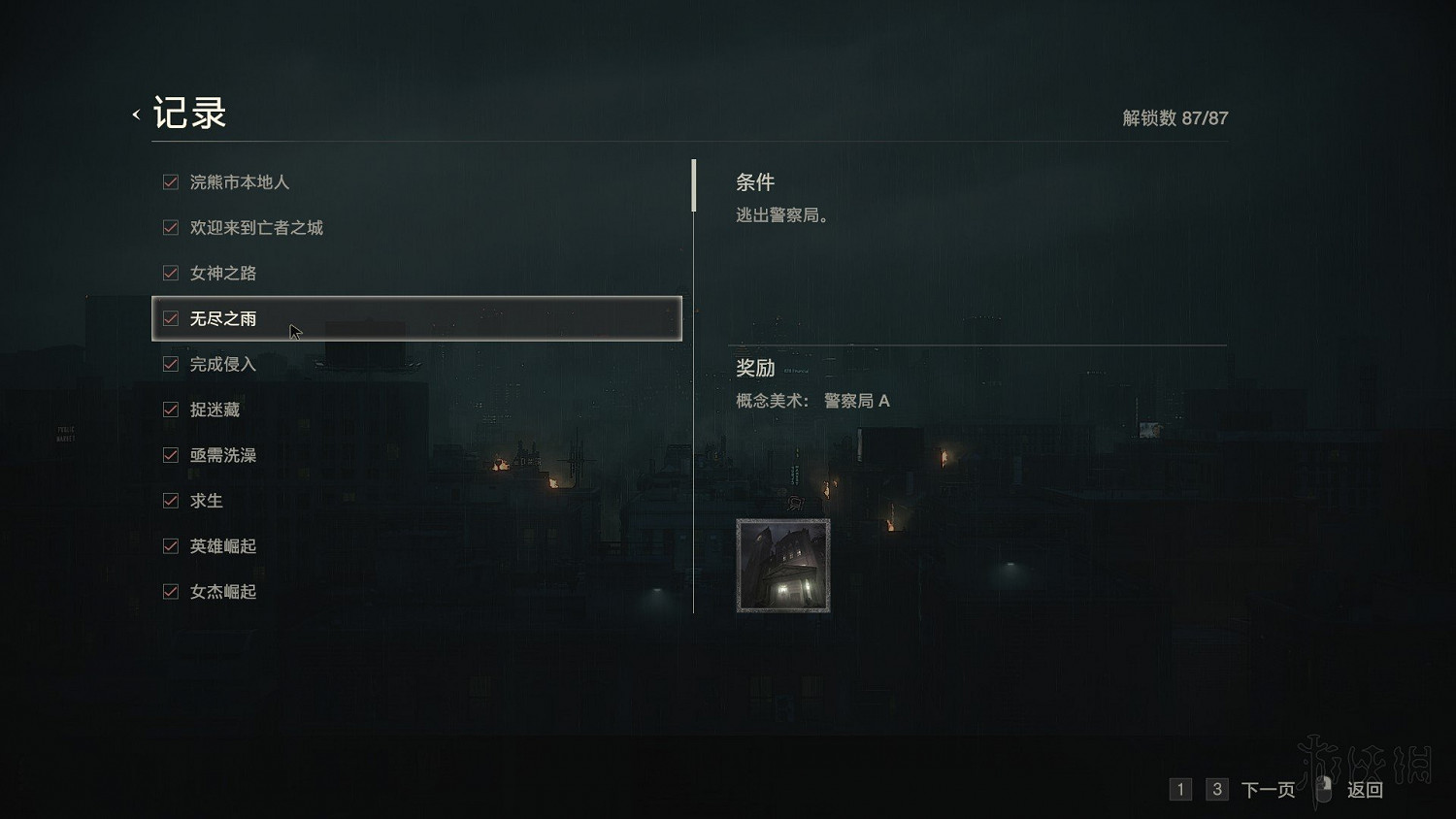Image resolution: width=1456 pixels, height=819 pixels.
Task: Click 下一页 to go to next page
Action: [1267, 790]
